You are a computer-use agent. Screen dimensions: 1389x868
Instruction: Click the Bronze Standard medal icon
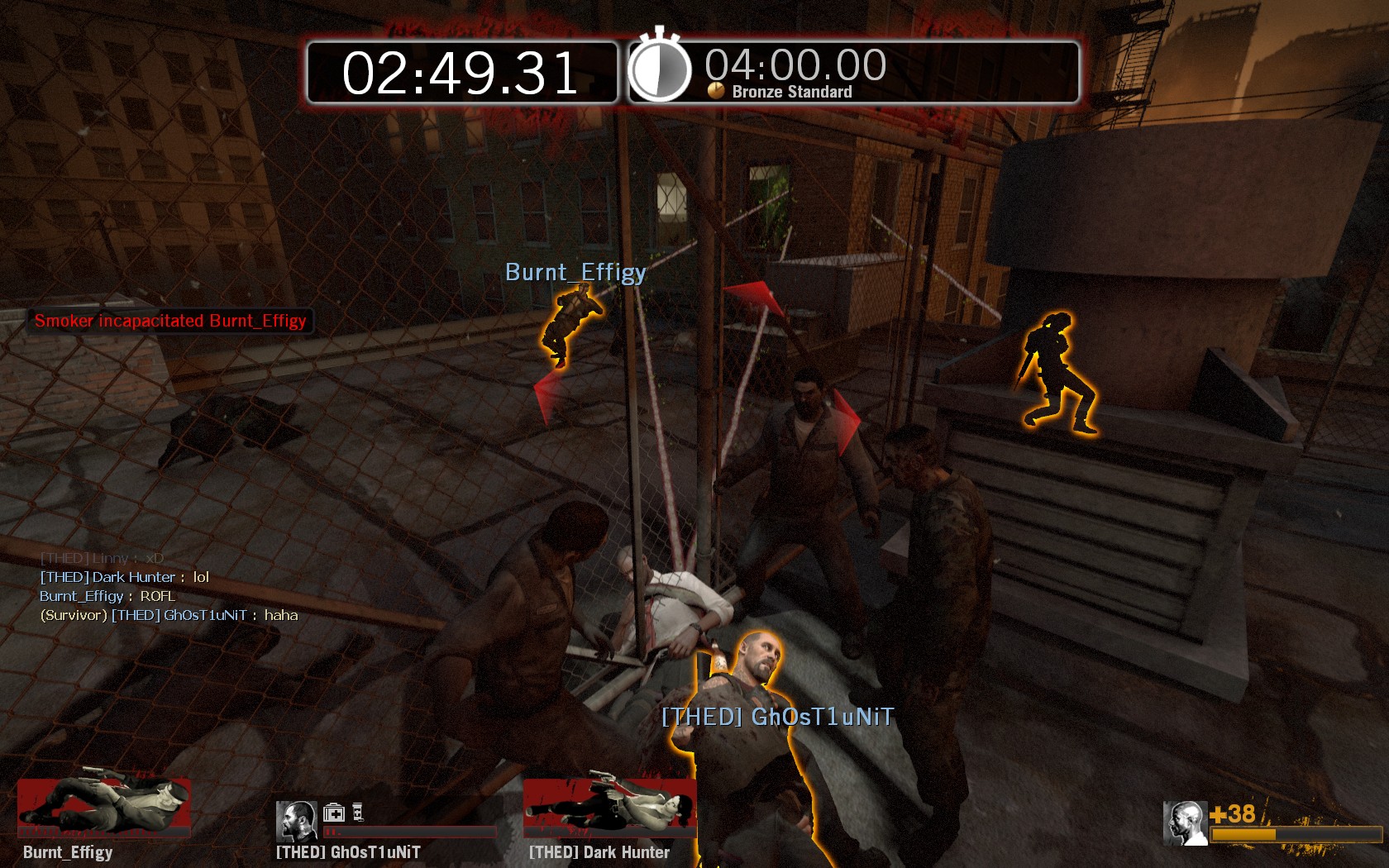tap(716, 91)
